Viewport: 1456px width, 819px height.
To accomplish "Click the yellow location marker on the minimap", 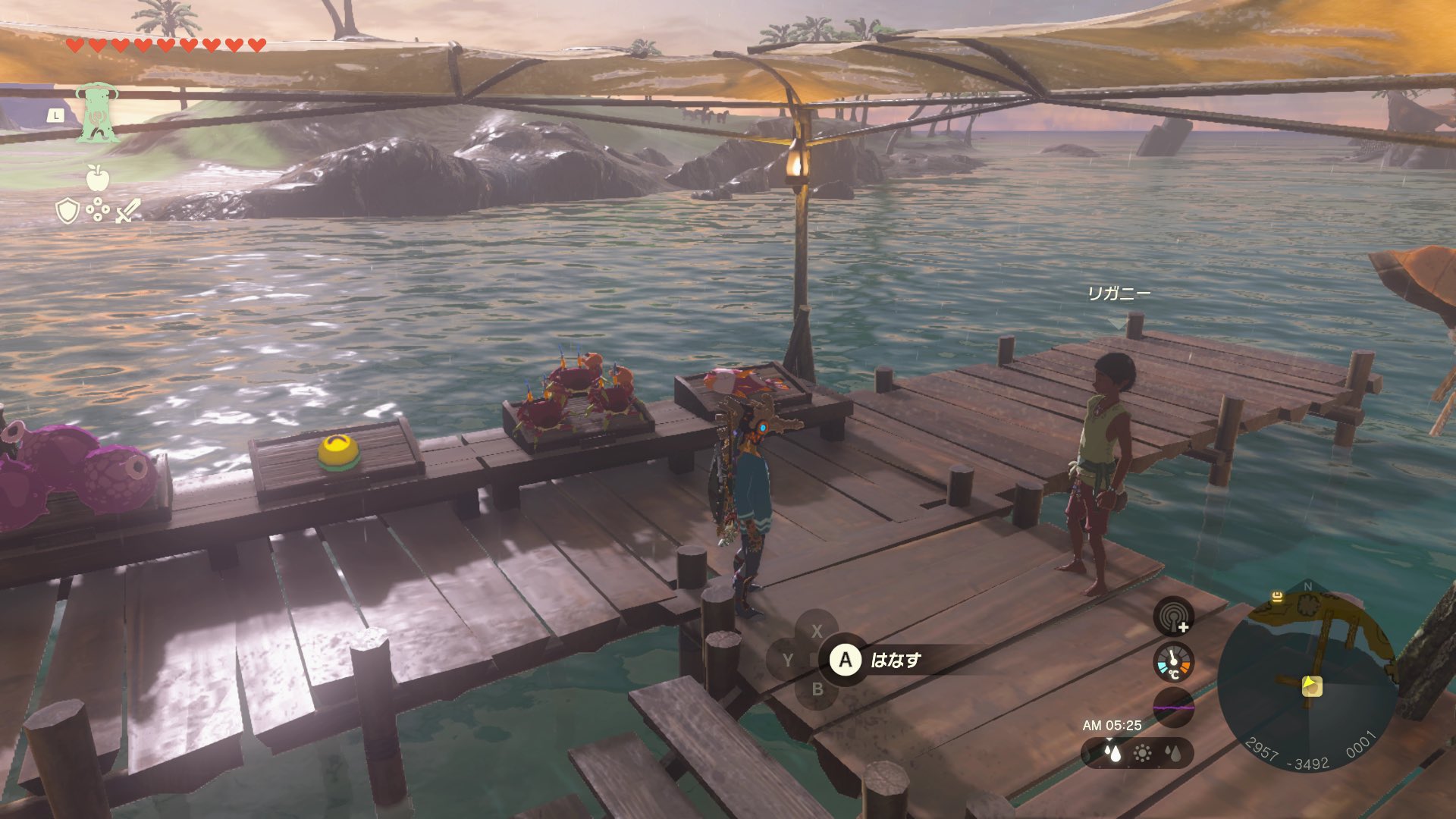I will point(1277,597).
